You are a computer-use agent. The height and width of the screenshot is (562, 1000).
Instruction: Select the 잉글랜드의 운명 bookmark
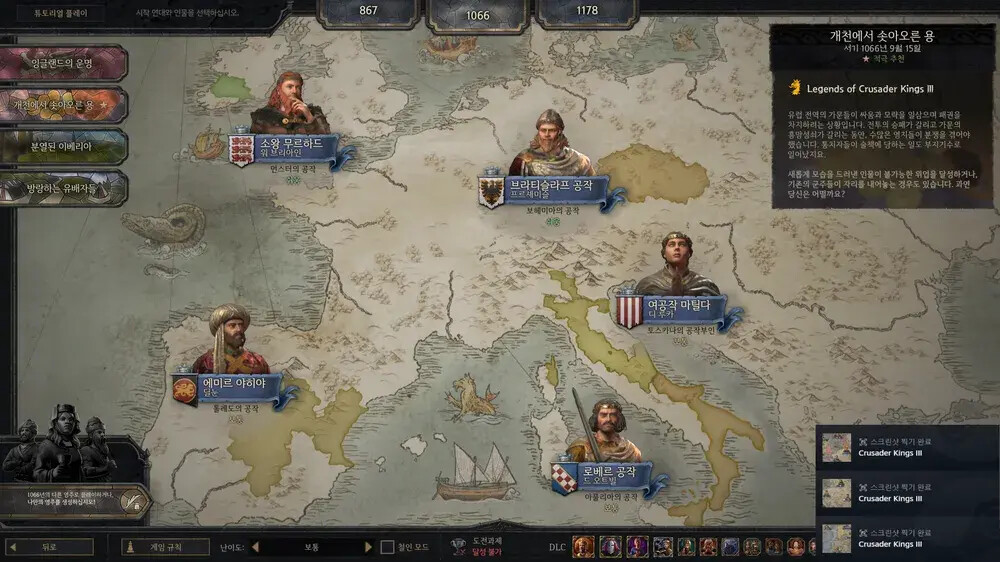pos(62,63)
